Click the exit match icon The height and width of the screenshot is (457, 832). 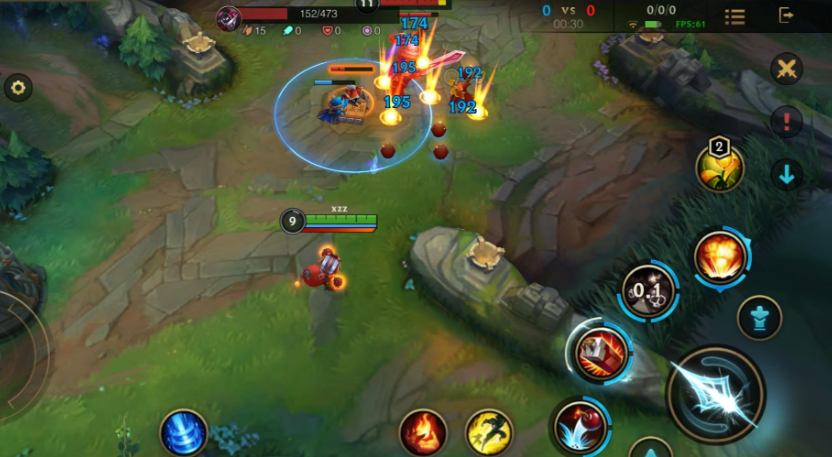pyautogui.click(x=786, y=15)
